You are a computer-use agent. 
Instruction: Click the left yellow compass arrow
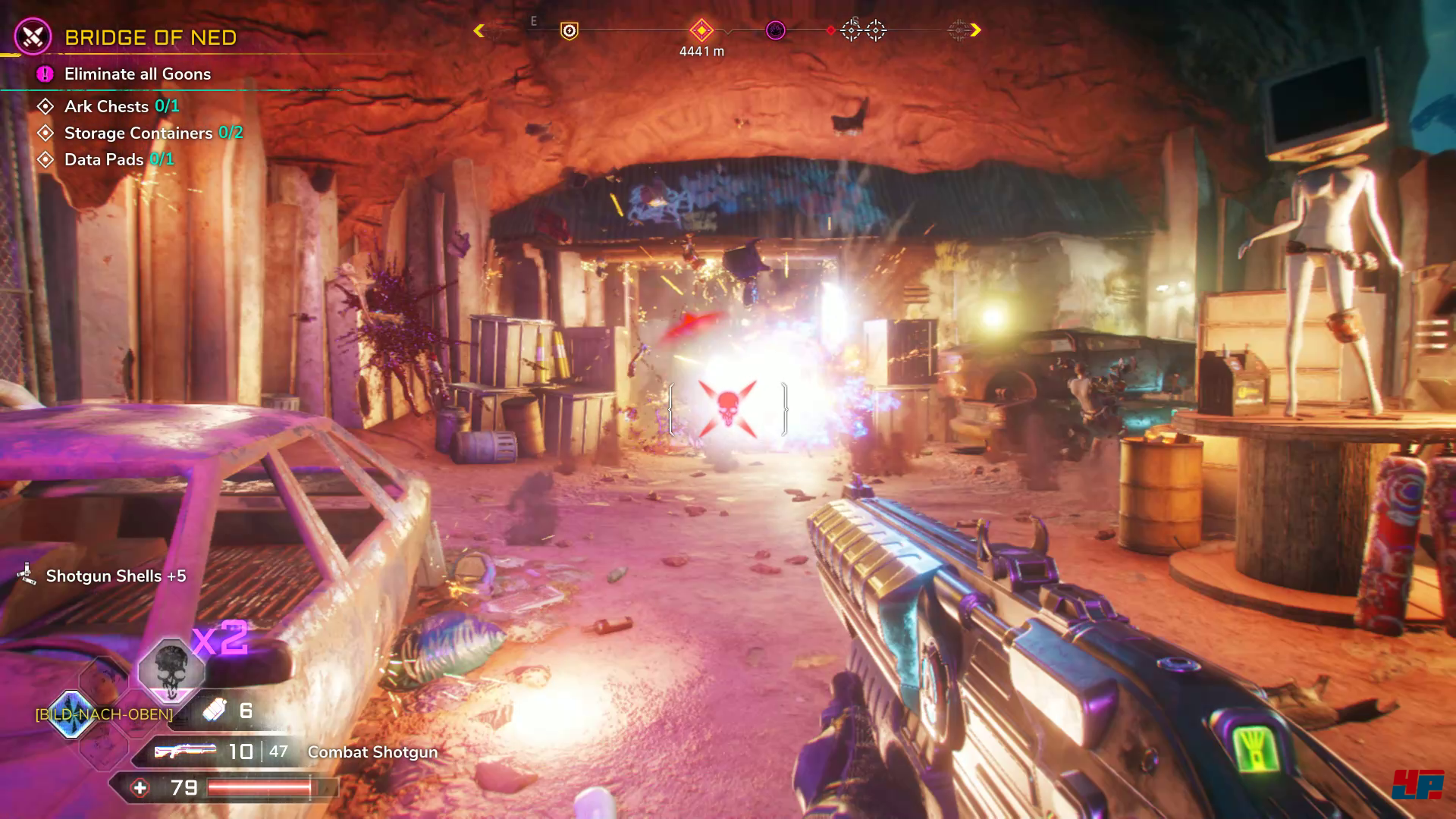click(x=479, y=30)
